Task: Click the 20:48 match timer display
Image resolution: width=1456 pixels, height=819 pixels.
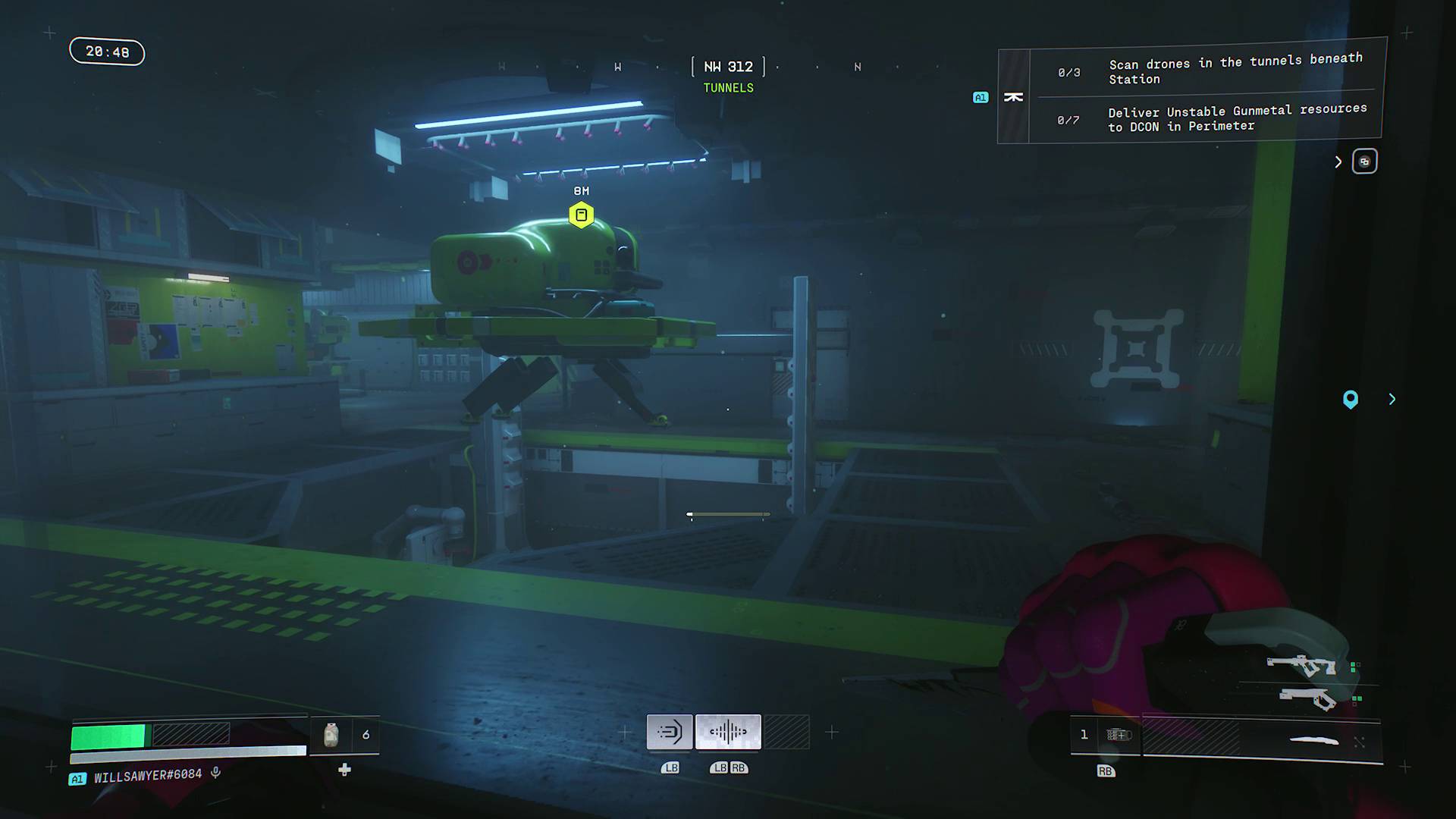Action: pos(106,51)
